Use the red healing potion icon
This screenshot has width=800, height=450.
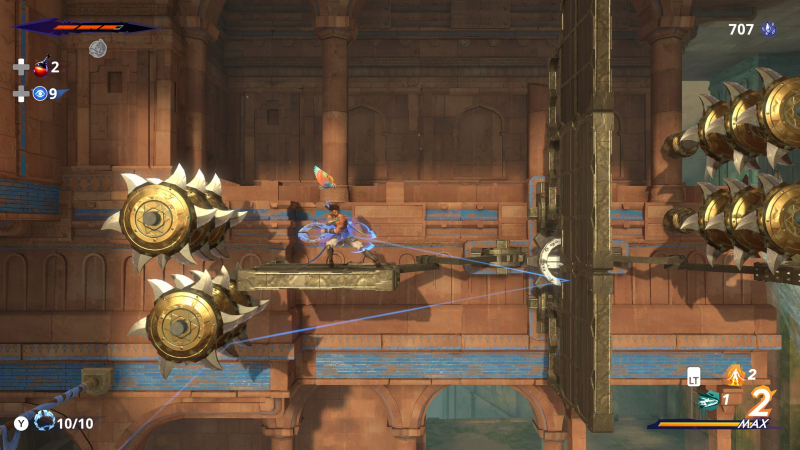[42, 67]
